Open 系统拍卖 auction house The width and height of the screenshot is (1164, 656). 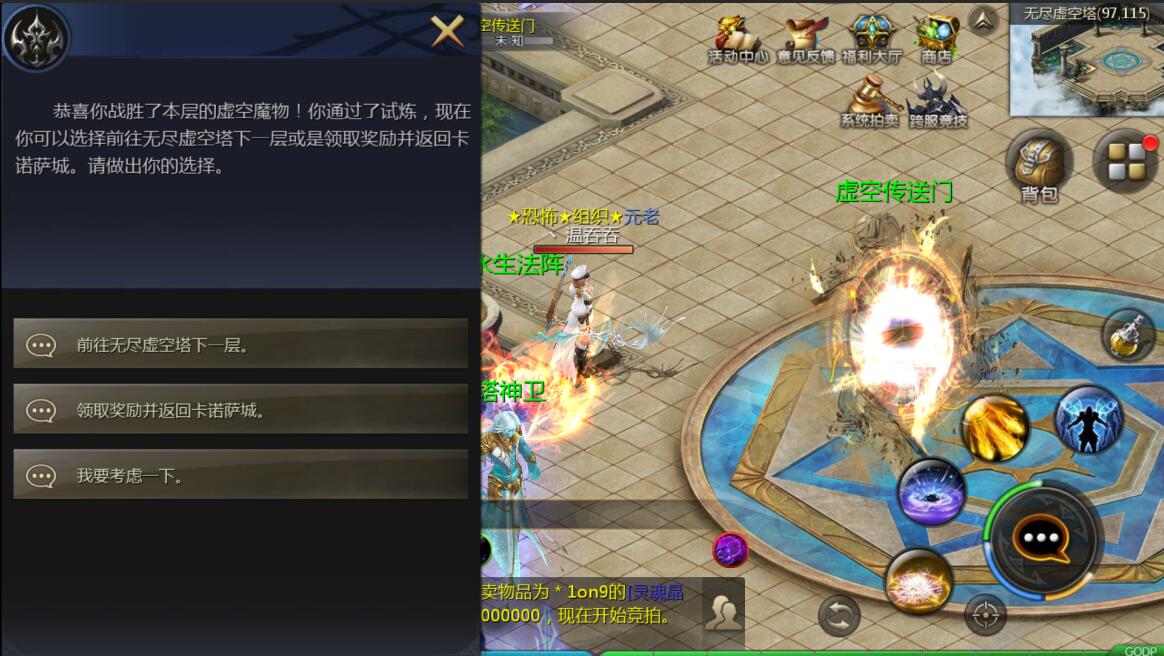(x=868, y=103)
